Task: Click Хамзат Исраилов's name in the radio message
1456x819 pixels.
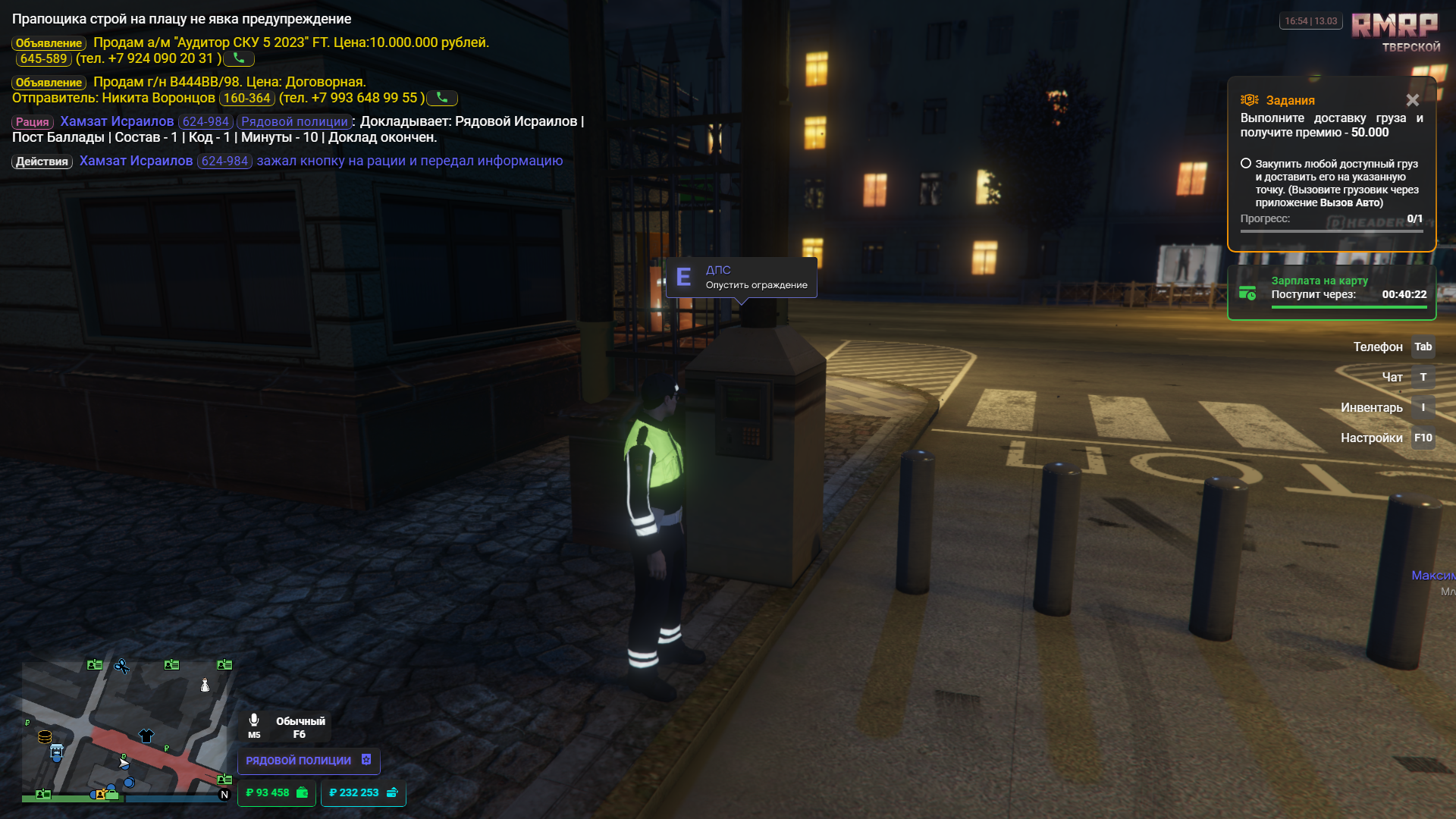Action: tap(117, 121)
